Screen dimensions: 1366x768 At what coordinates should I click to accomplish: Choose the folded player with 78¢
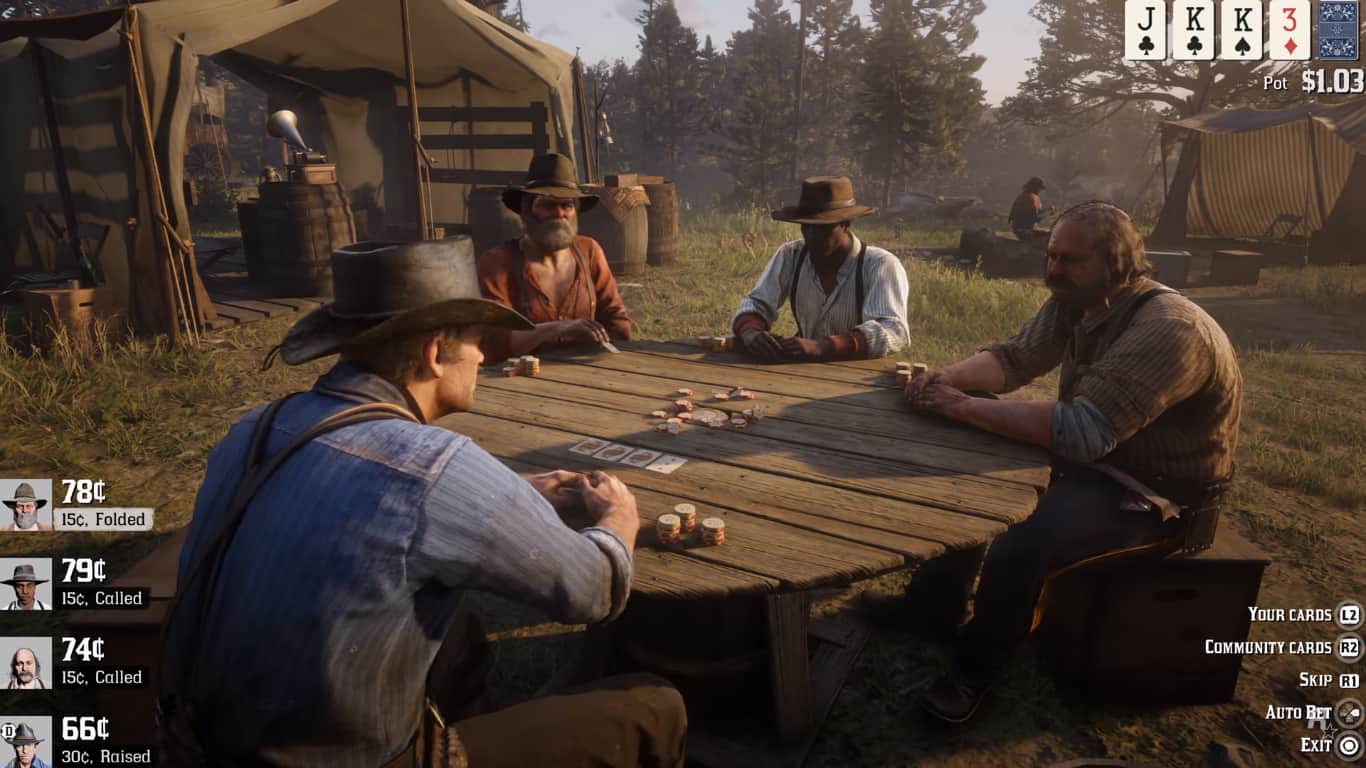(75, 504)
